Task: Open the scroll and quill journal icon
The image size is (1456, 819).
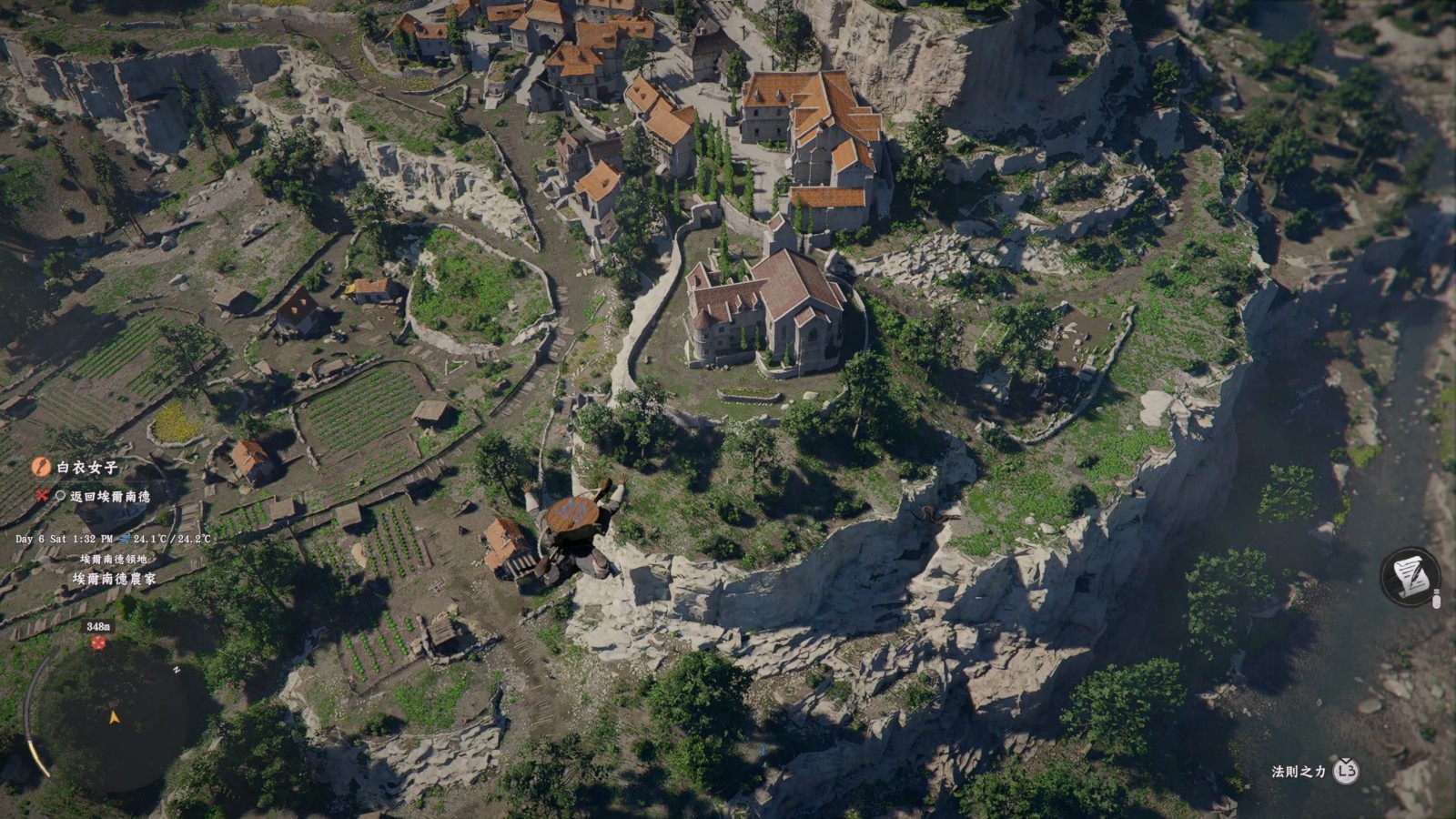Action: click(x=1410, y=577)
